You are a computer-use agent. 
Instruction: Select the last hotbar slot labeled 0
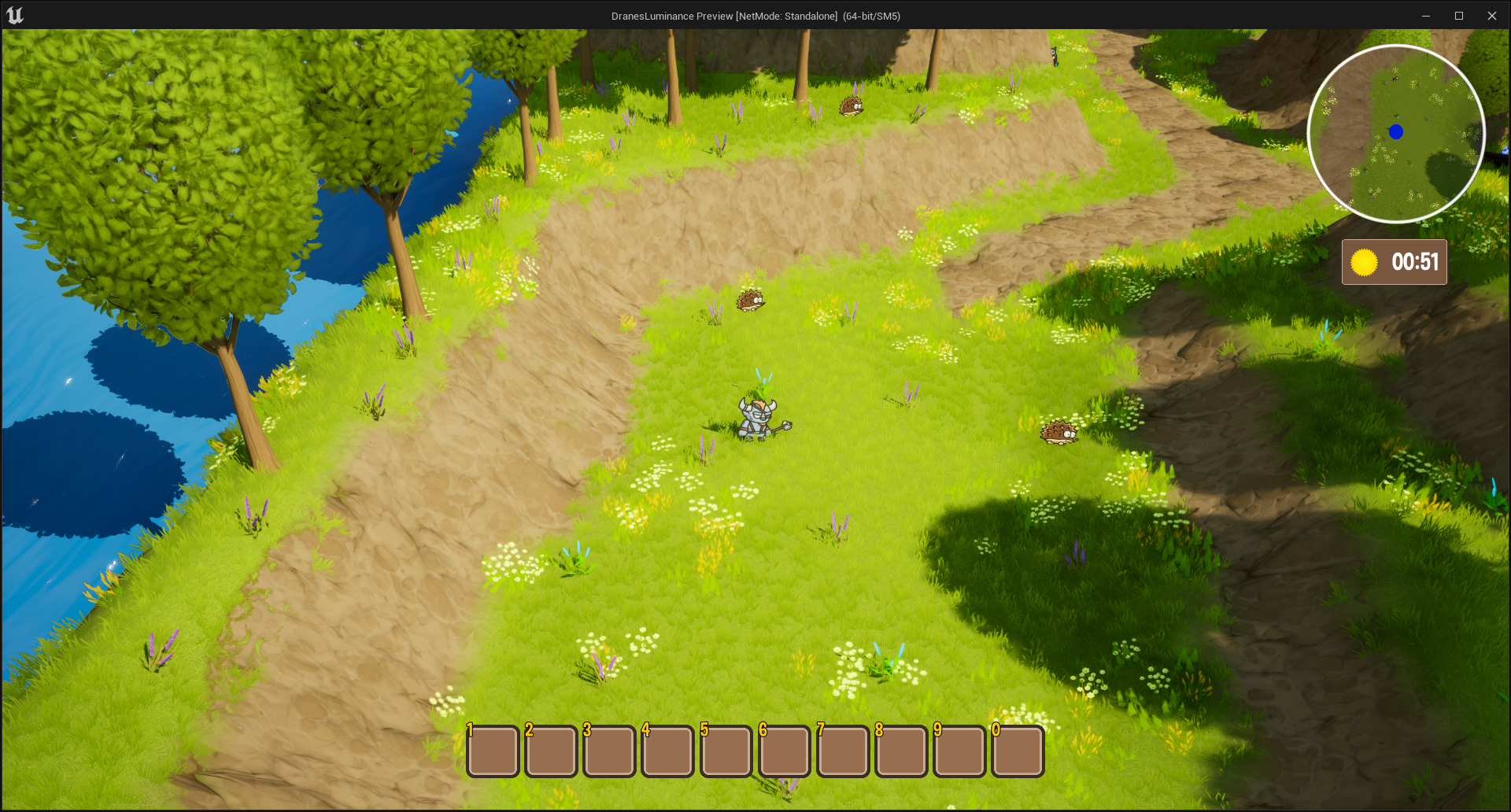[x=1018, y=751]
